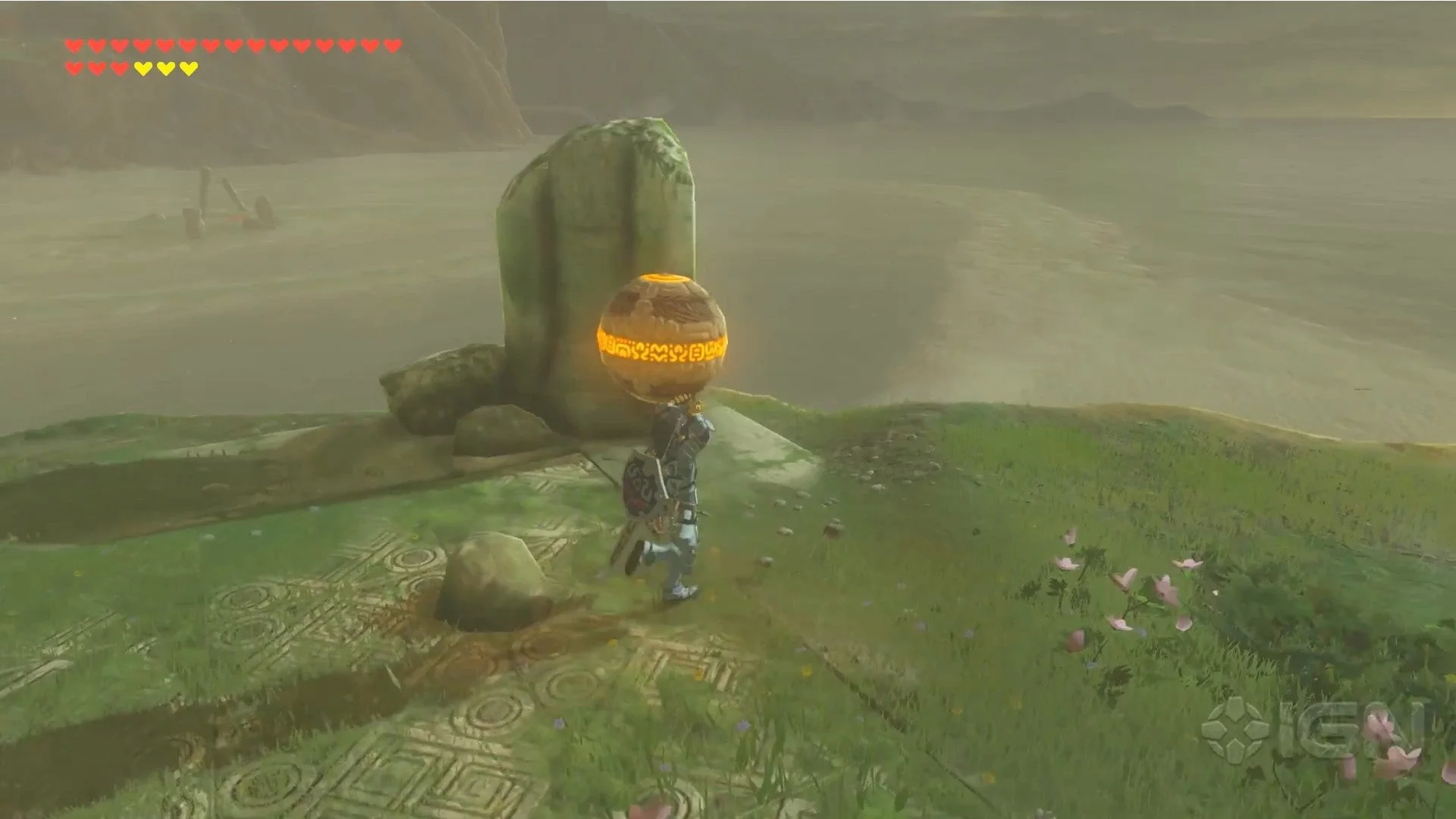Select the middle red heart on second row
This screenshot has height=819, width=1456.
[97, 67]
